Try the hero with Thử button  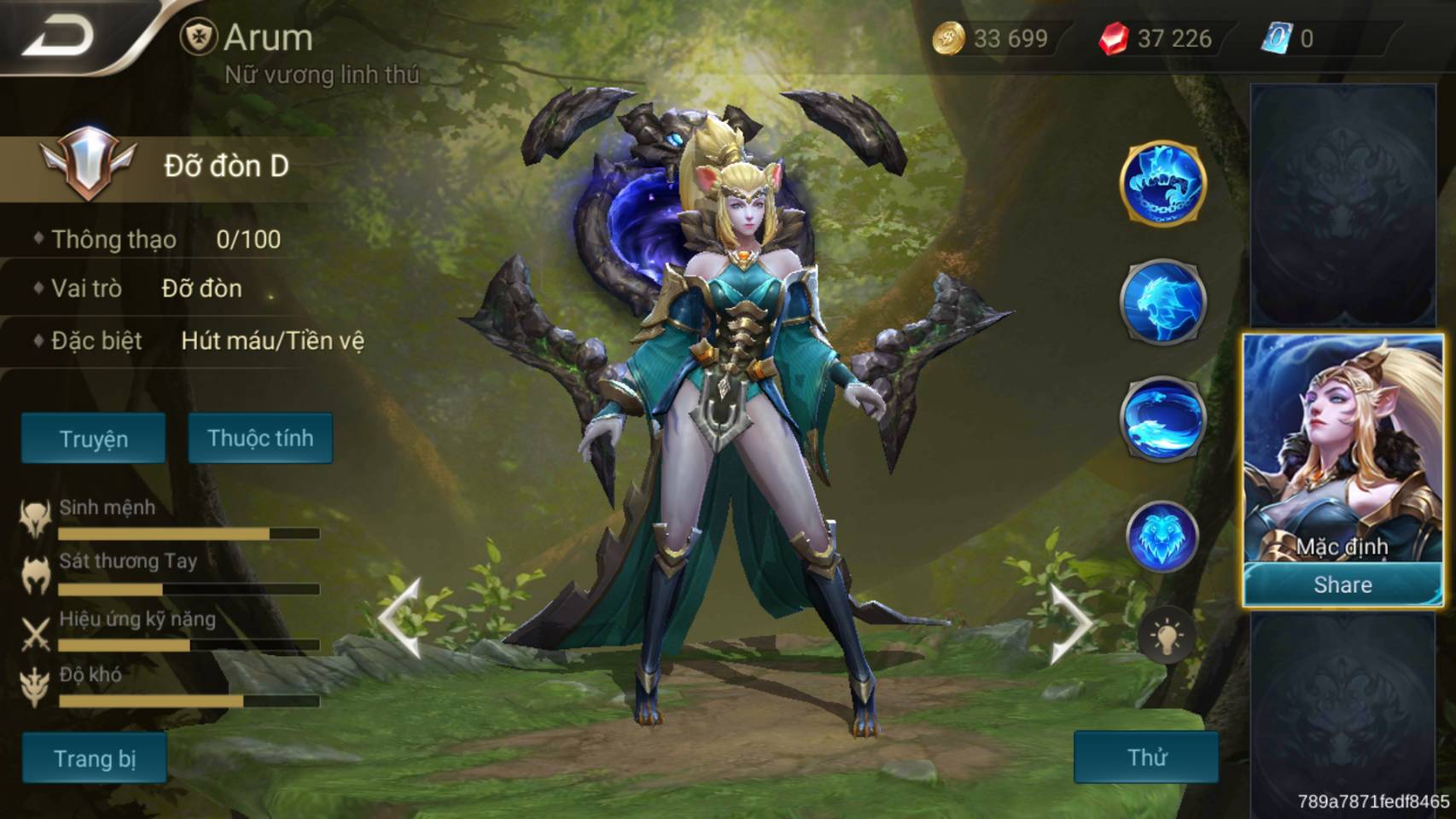[1145, 757]
